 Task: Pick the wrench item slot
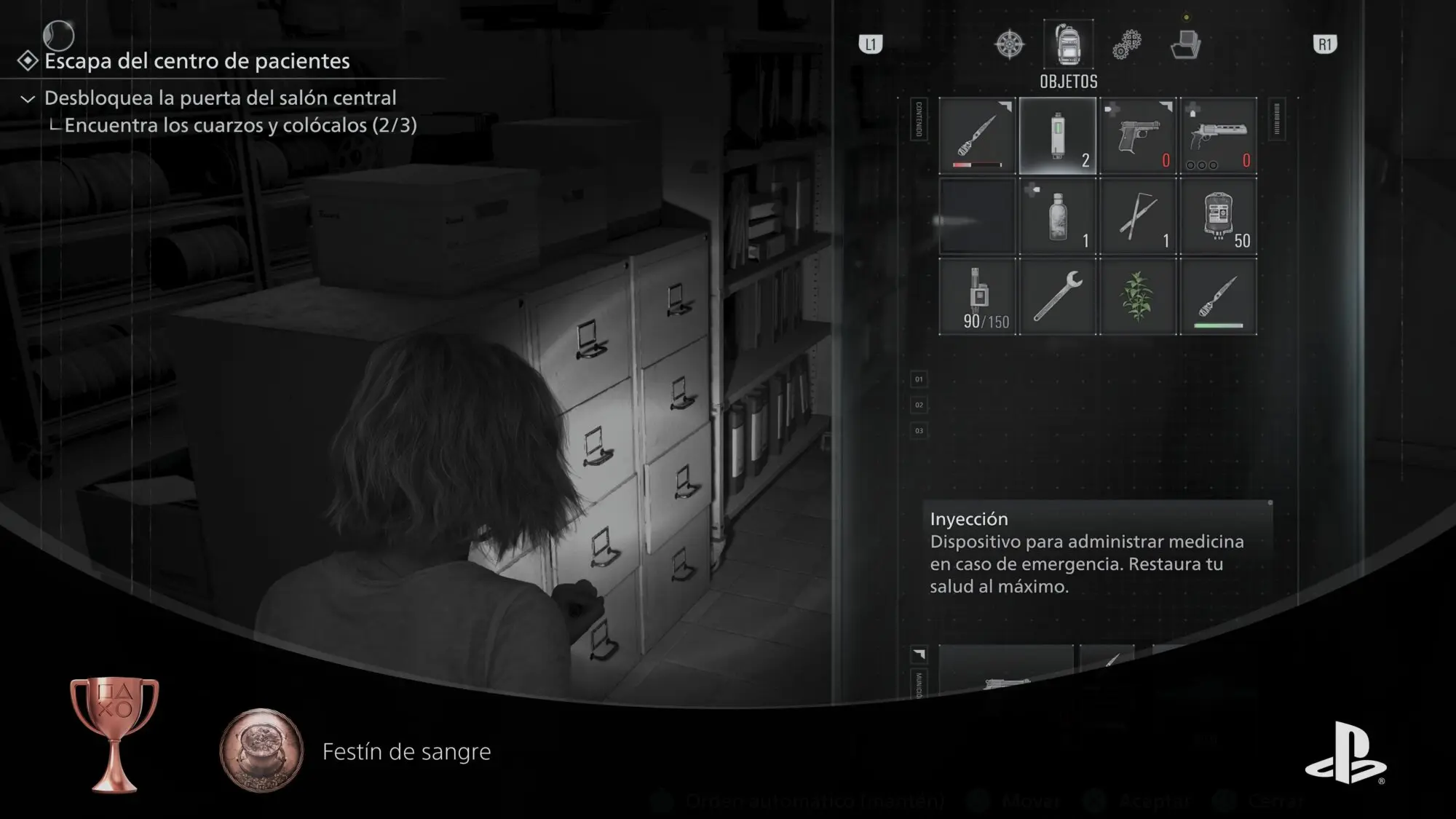(x=1058, y=297)
